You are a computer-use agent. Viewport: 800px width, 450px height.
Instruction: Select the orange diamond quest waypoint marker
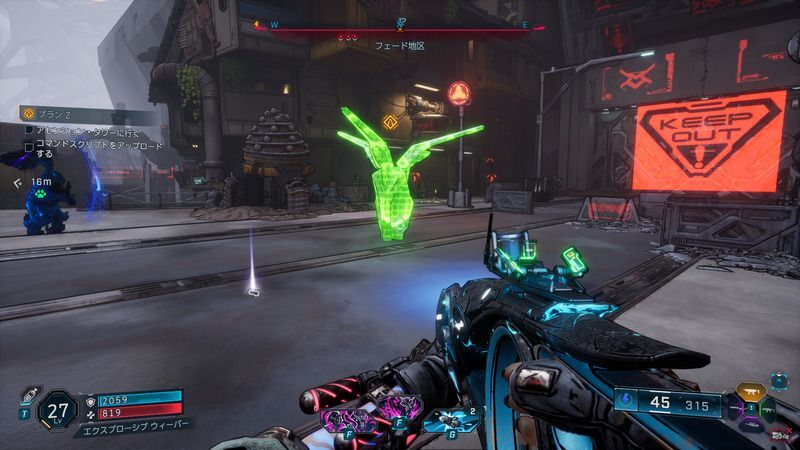[x=390, y=123]
